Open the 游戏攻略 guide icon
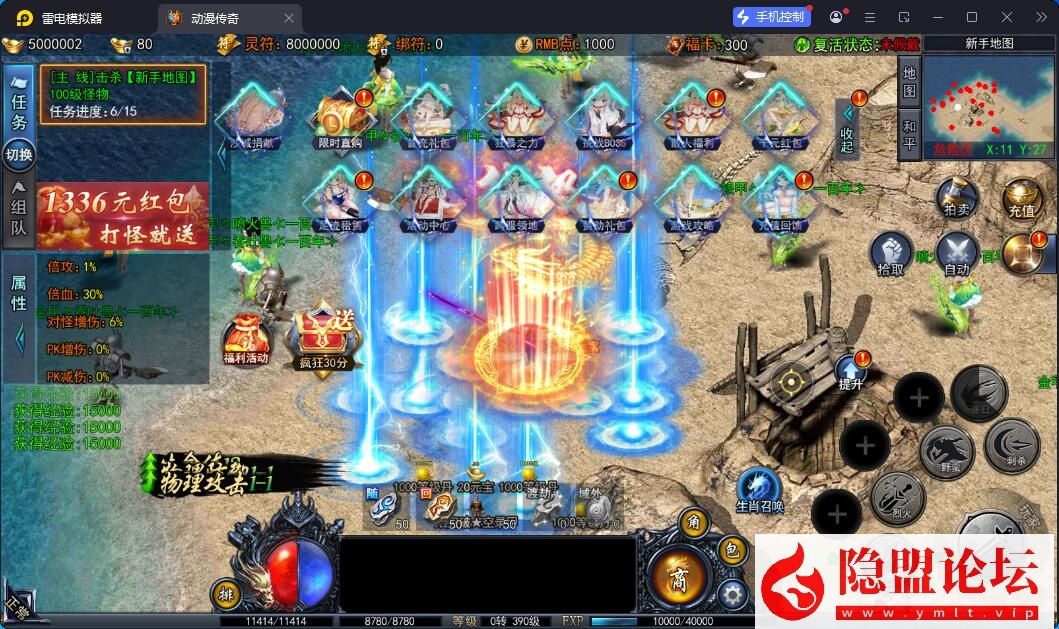The width and height of the screenshot is (1059, 629). [694, 199]
